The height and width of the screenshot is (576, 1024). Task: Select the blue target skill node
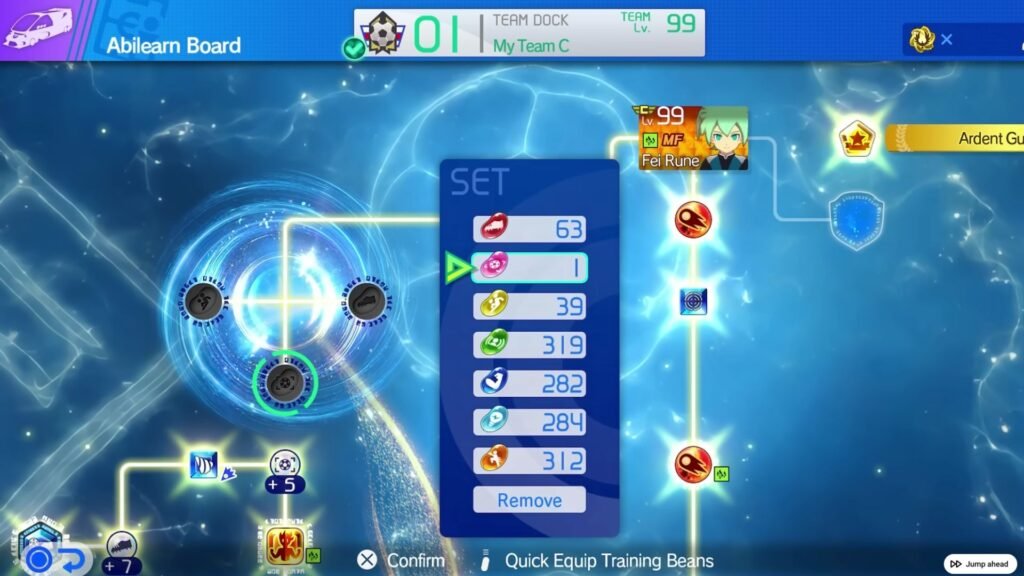[x=693, y=300]
